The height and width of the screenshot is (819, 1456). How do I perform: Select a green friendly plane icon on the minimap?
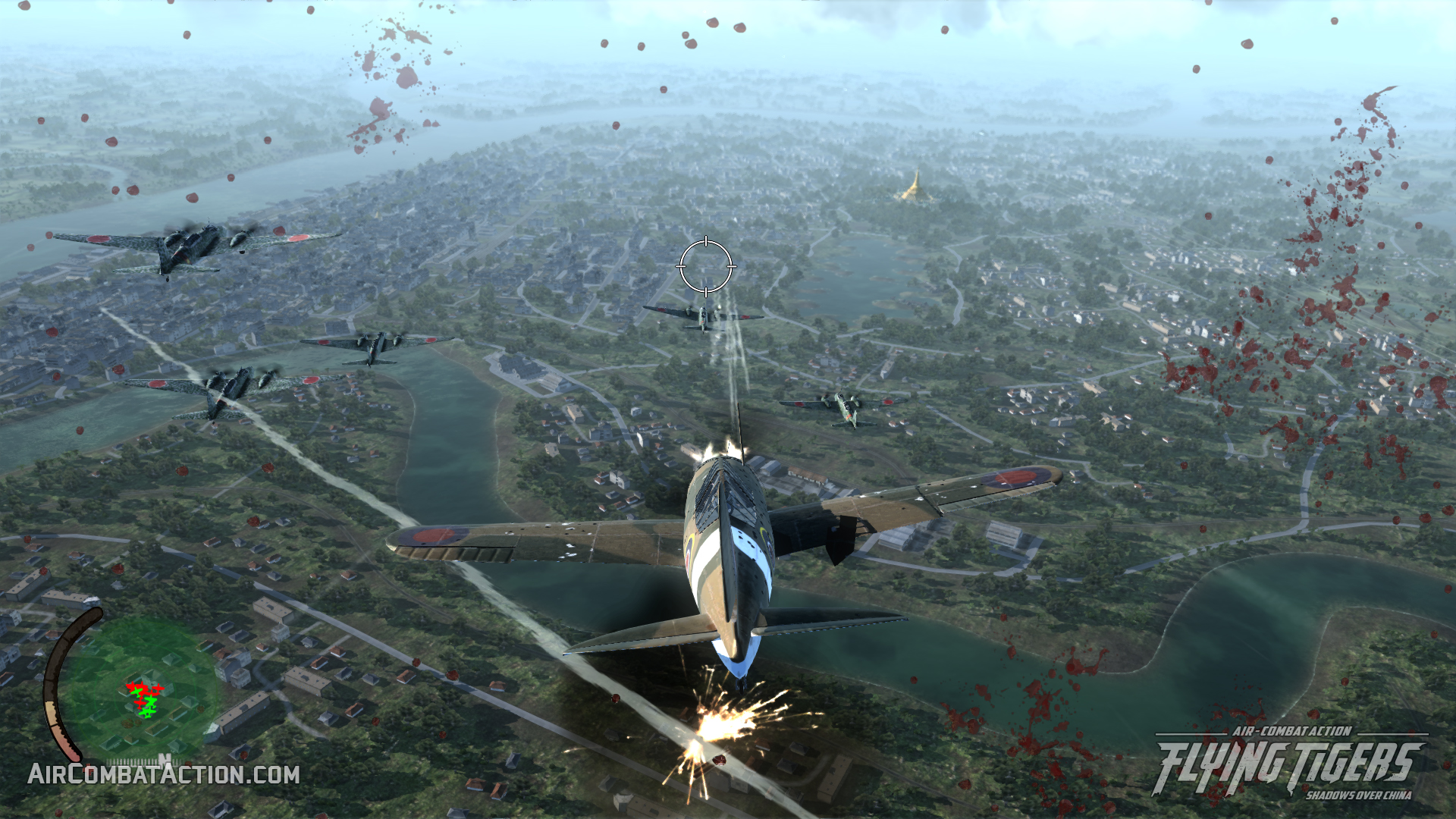tap(139, 692)
